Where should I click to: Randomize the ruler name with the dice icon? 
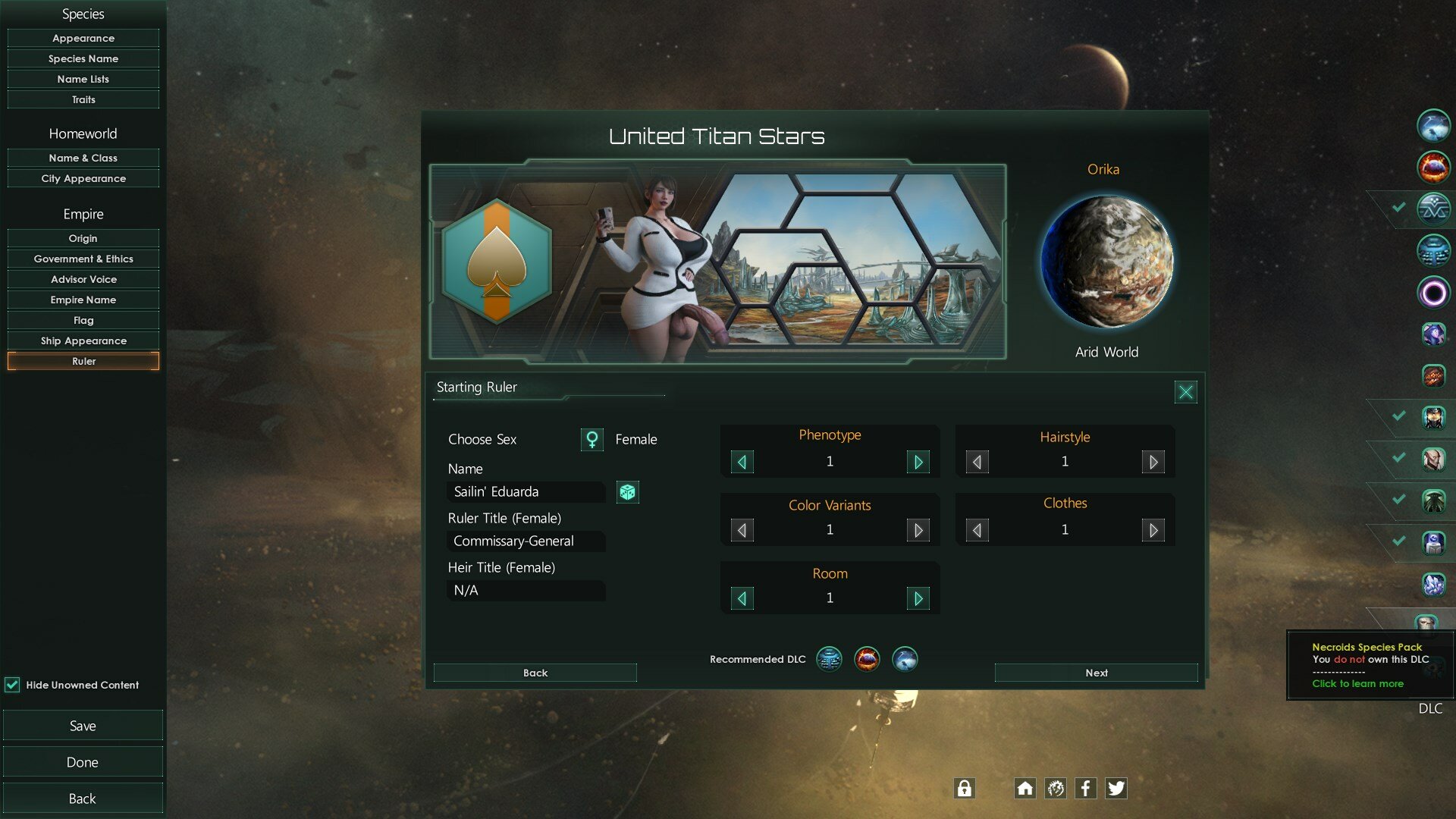point(627,492)
